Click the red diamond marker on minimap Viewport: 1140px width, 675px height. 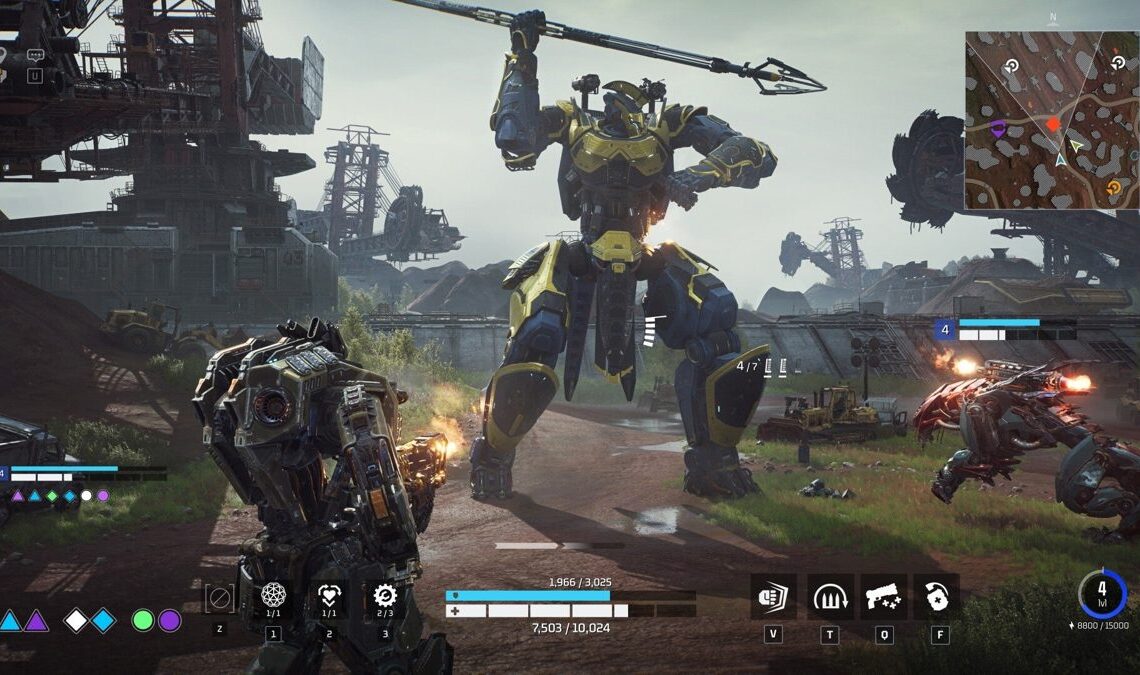click(1052, 125)
